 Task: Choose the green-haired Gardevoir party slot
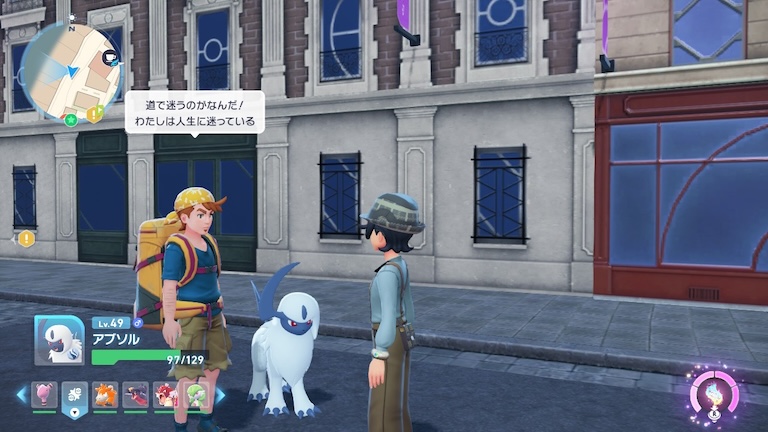point(196,395)
